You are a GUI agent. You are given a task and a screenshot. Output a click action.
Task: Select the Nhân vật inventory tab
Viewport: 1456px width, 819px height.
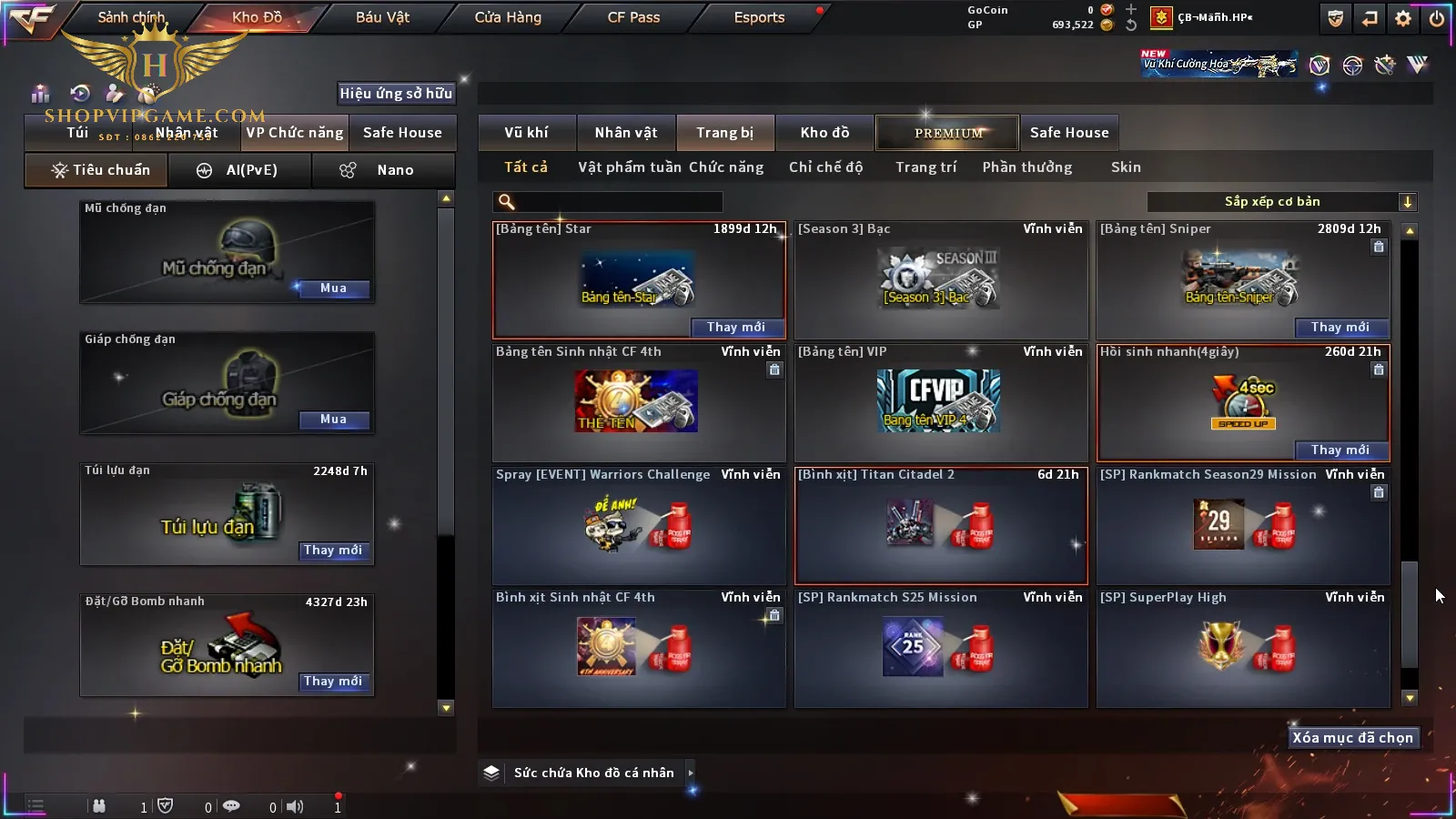[625, 133]
